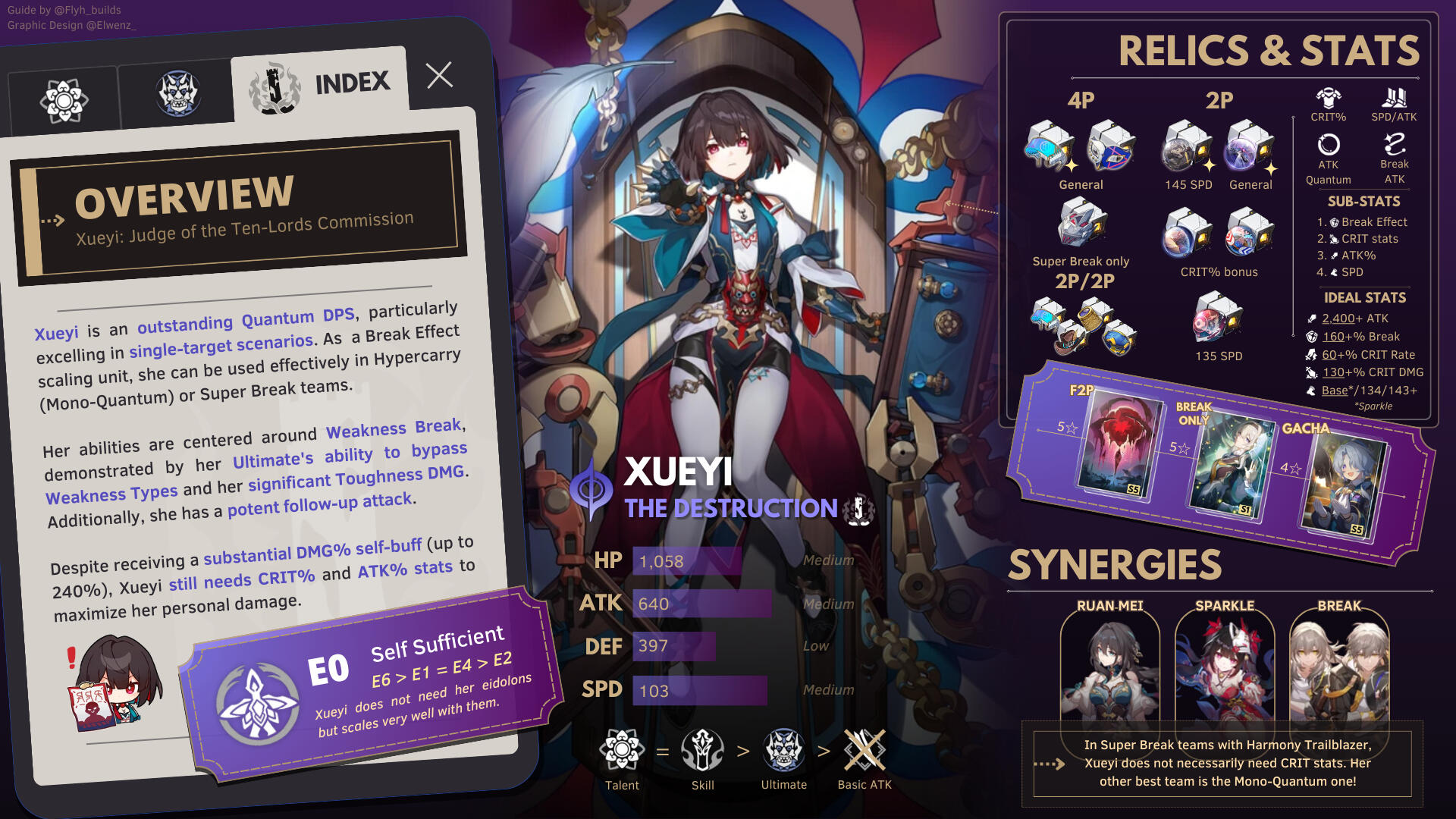1456x819 pixels.
Task: Click the CRIT% body stat icon
Action: (1328, 99)
